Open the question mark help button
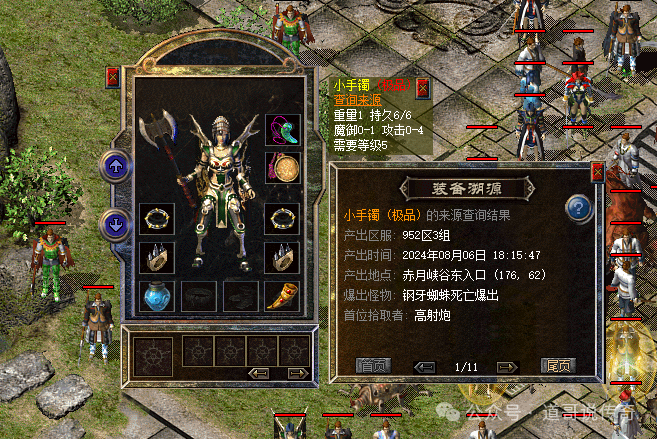 click(x=579, y=209)
